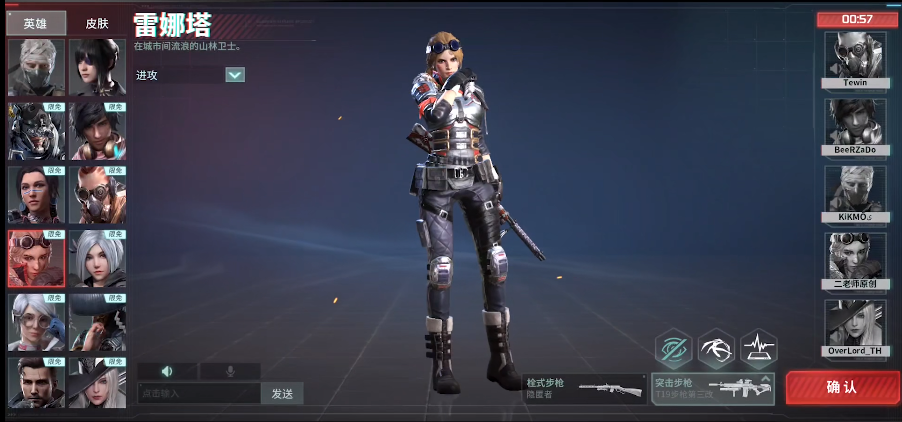The image size is (902, 422).
Task: Toggle the speaker sound button
Action: click(x=167, y=371)
